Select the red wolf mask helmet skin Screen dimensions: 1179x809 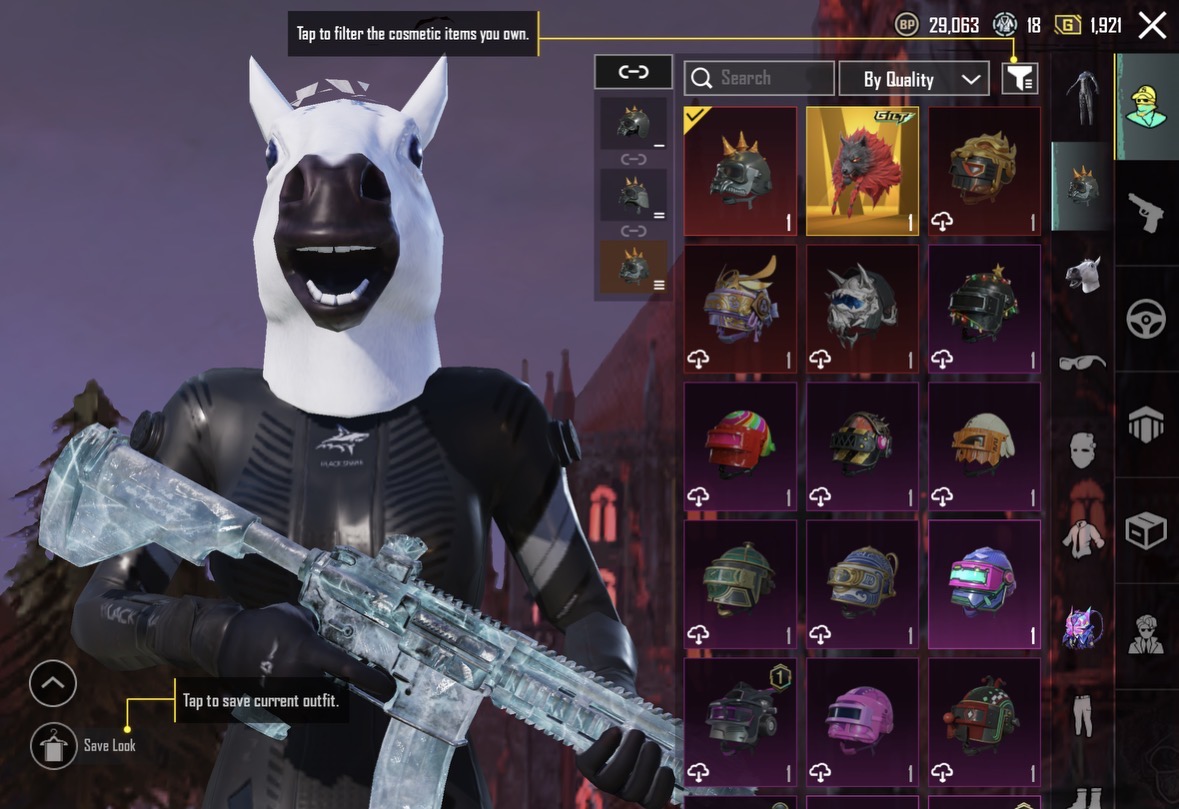[862, 171]
